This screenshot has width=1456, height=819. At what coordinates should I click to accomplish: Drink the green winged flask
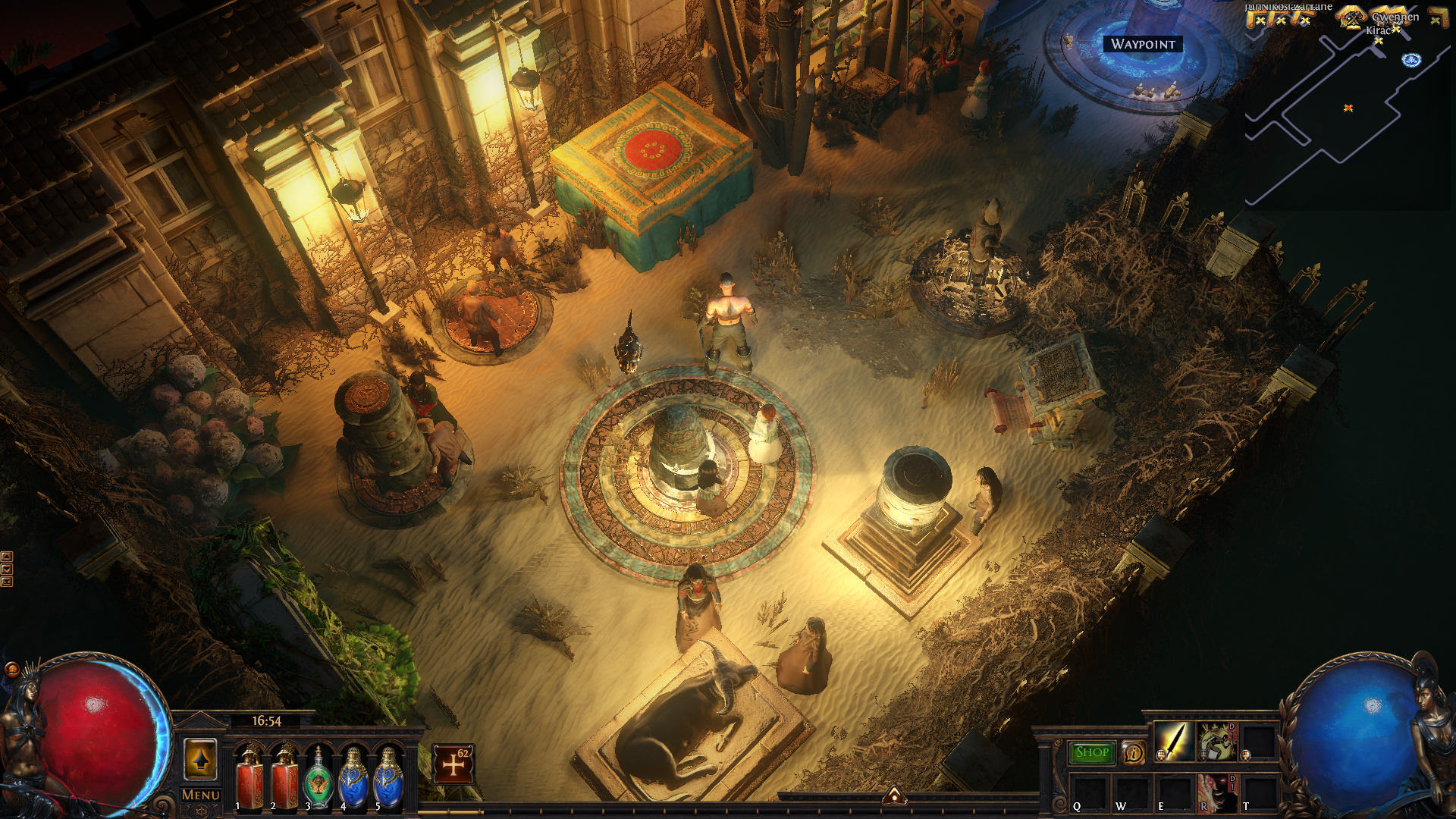pos(318,779)
